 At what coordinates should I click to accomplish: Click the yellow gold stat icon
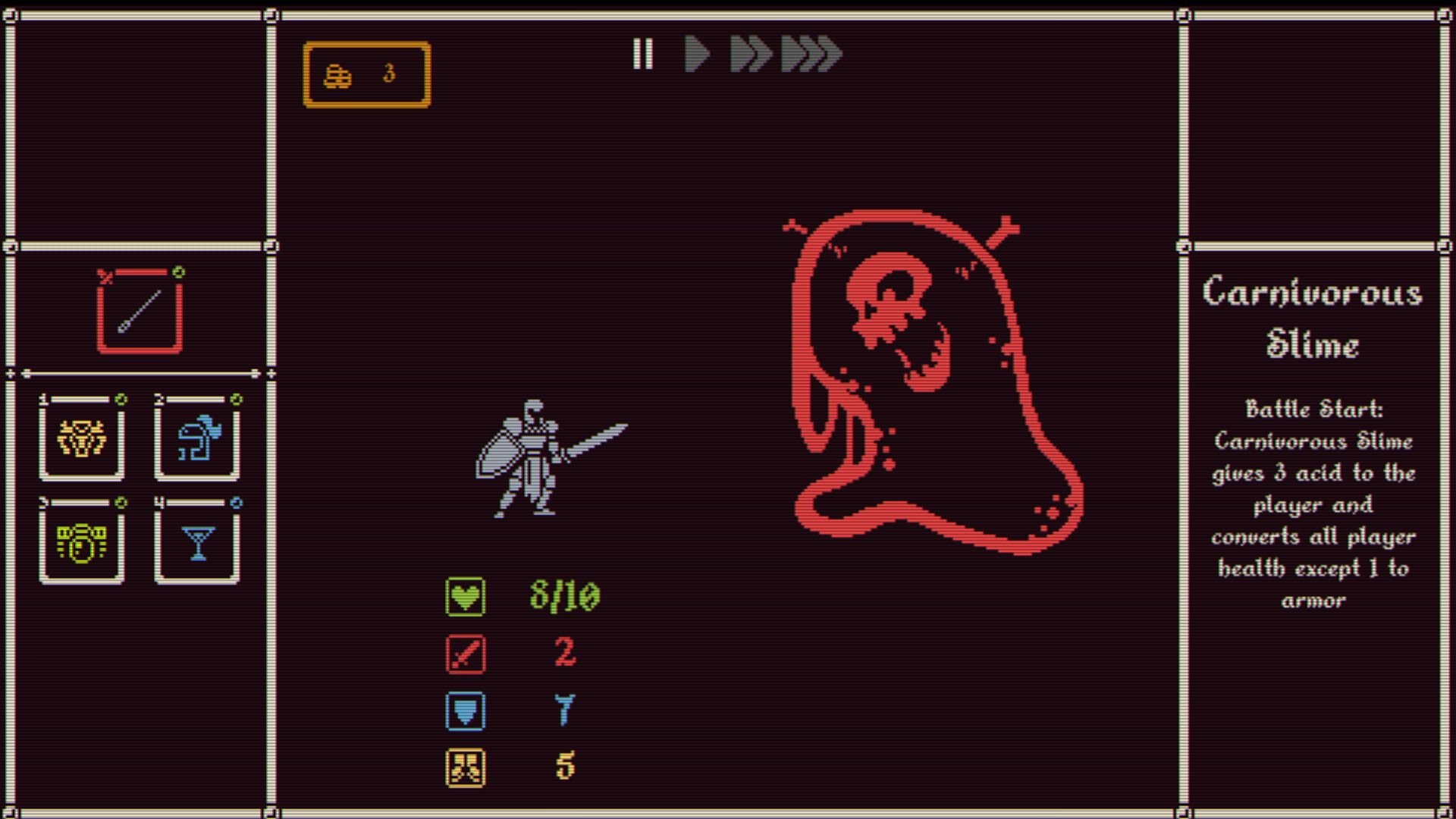pos(466,769)
